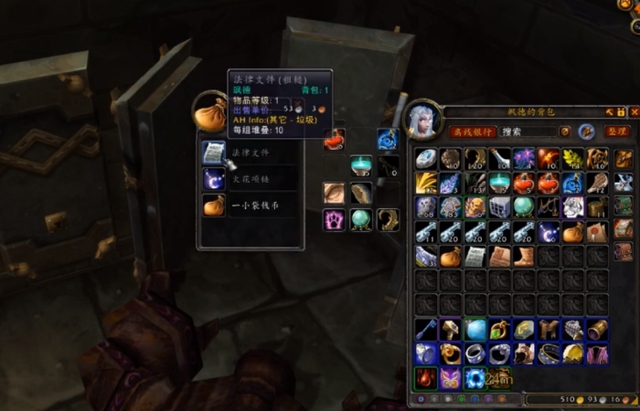Pick up the 一小袋钱币 coin pouch
Screen dimensions: 640x411
[248, 205]
